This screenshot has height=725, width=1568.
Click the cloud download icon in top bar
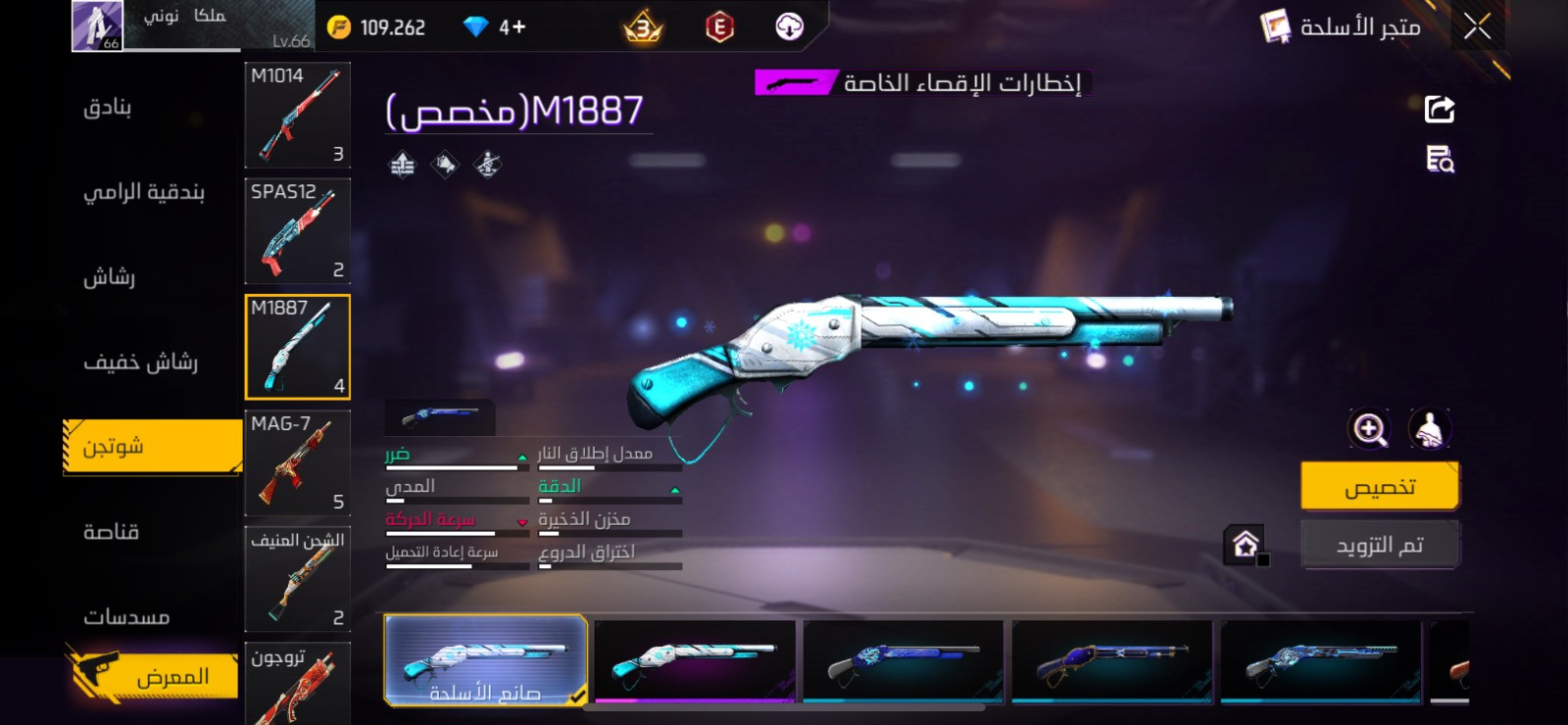[x=790, y=26]
